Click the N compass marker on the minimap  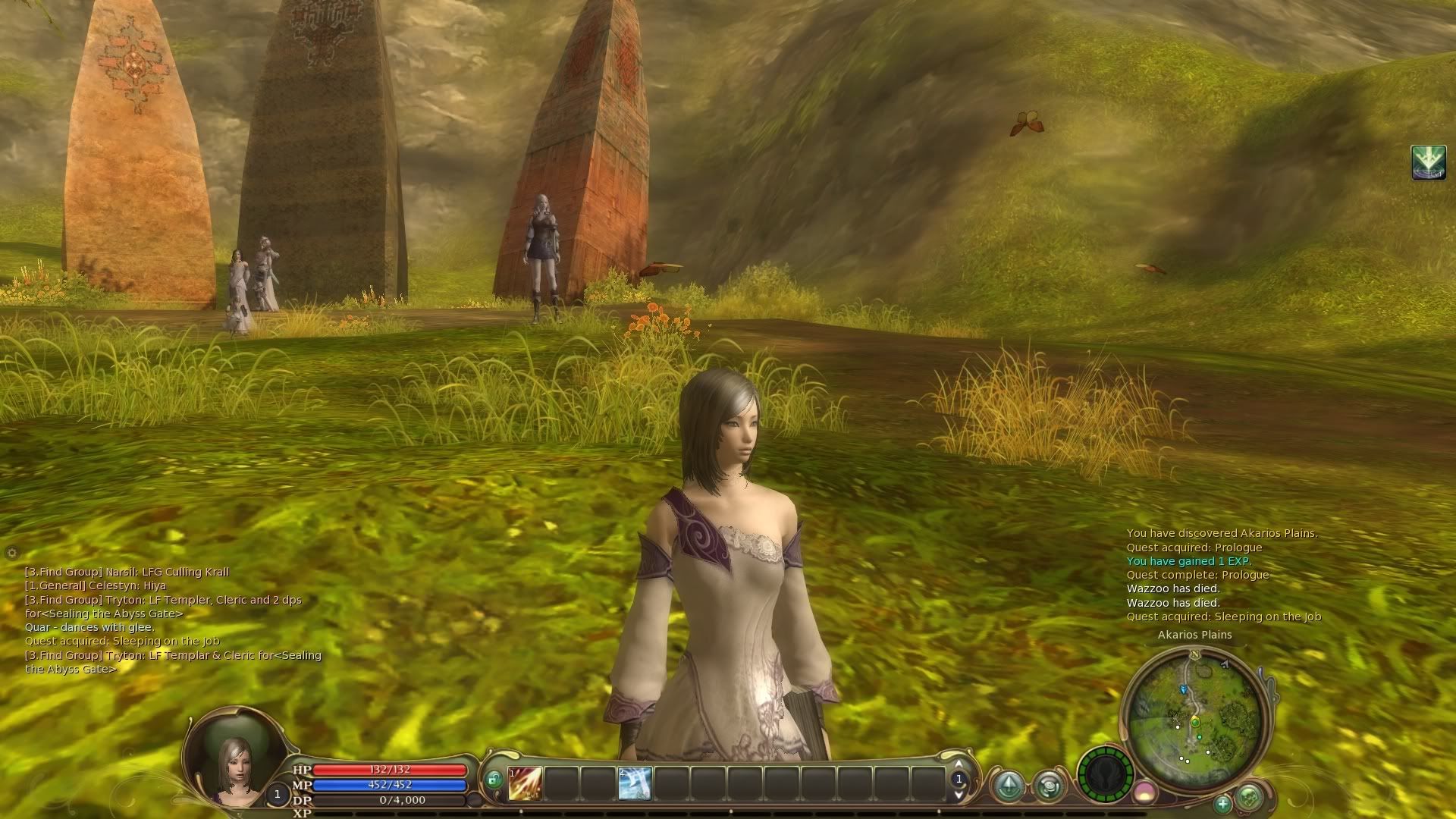pos(1195,654)
